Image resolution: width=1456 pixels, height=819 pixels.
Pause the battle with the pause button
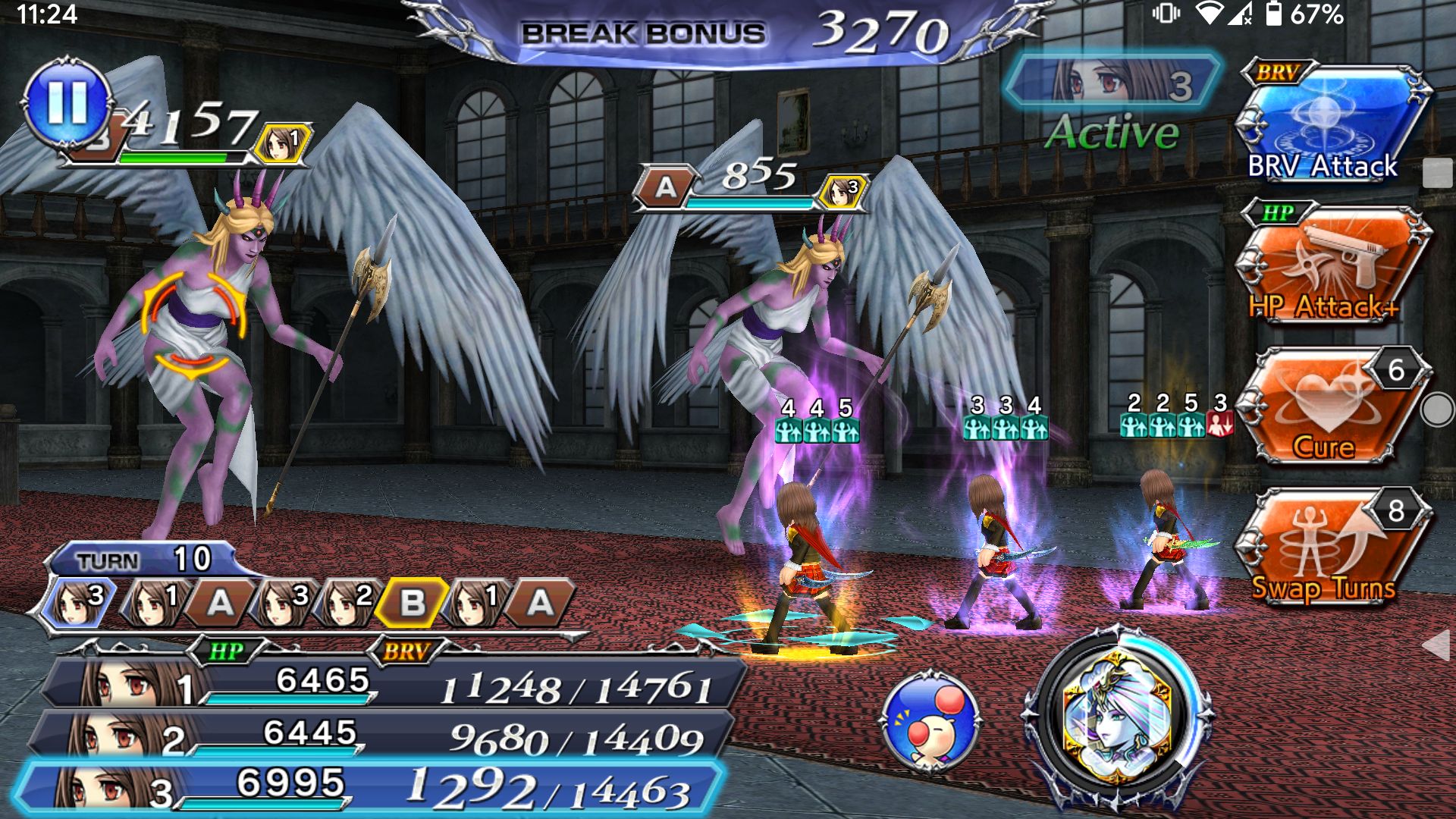coord(67,103)
